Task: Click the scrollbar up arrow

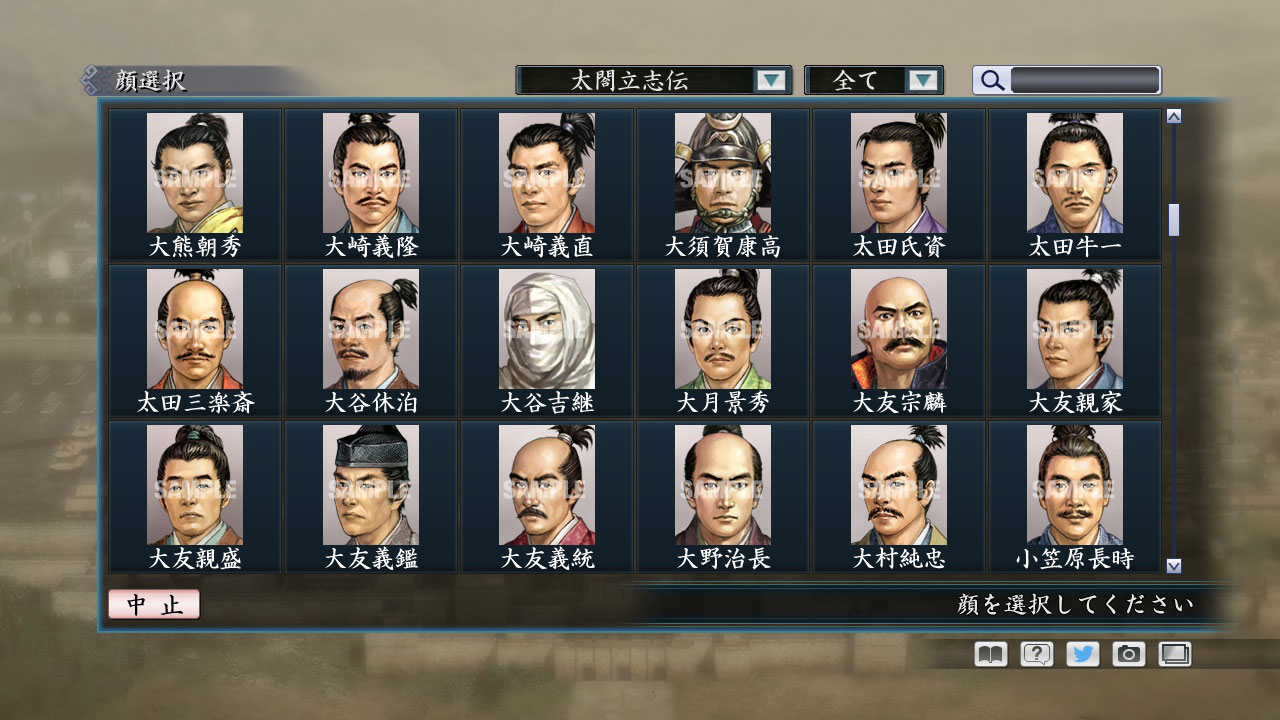Action: point(1172,115)
